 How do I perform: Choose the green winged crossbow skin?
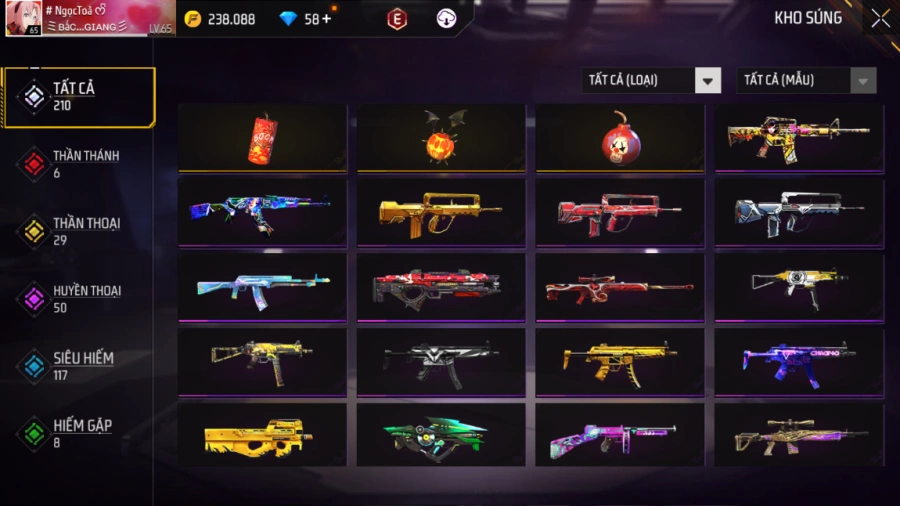point(441,435)
